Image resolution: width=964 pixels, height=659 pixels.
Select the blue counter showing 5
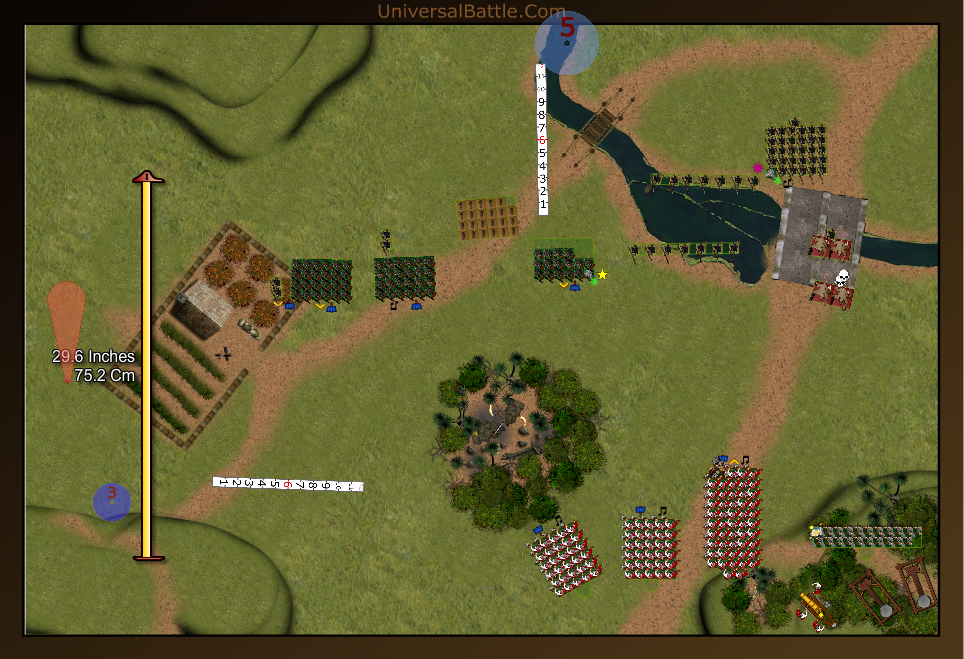(567, 42)
